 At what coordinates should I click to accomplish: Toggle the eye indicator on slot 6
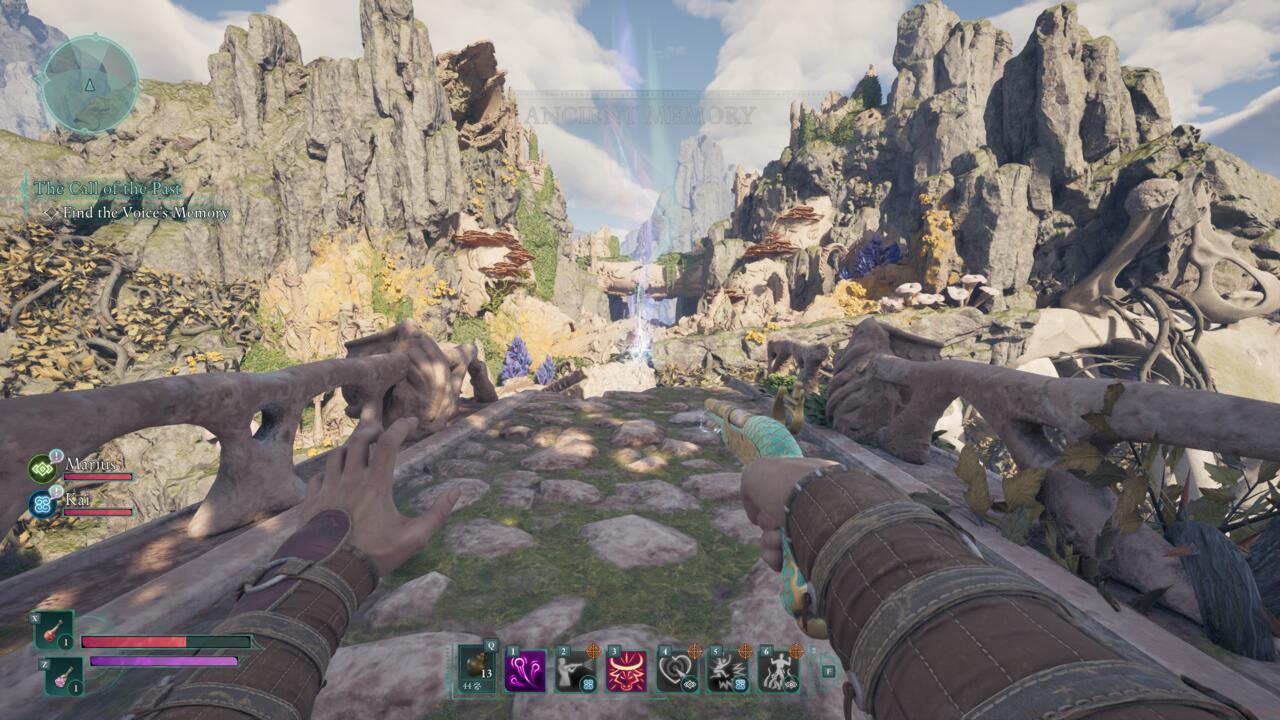(792, 686)
